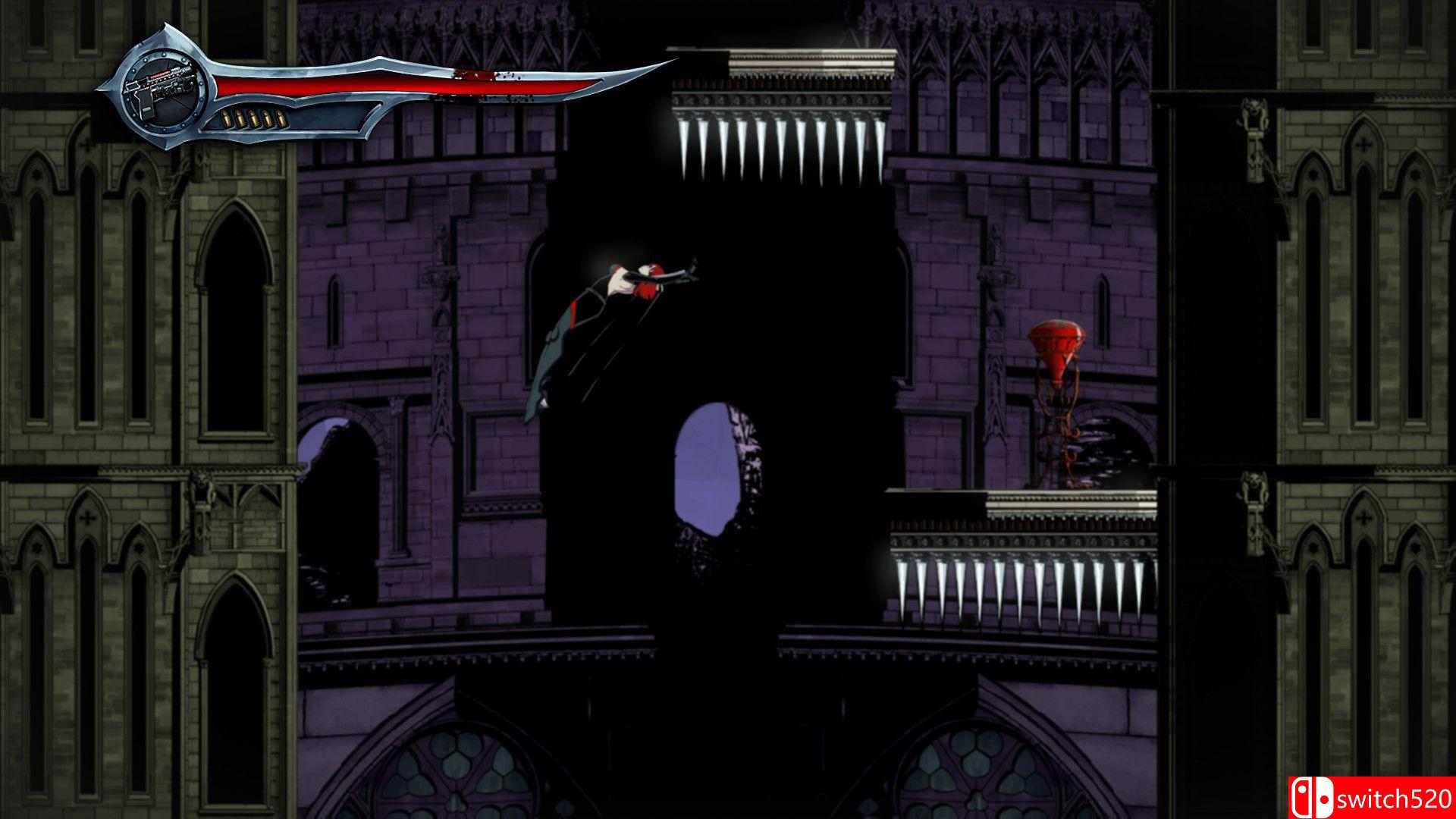Click the middle bullet in the ammo row
1456x819 pixels.
tap(254, 118)
